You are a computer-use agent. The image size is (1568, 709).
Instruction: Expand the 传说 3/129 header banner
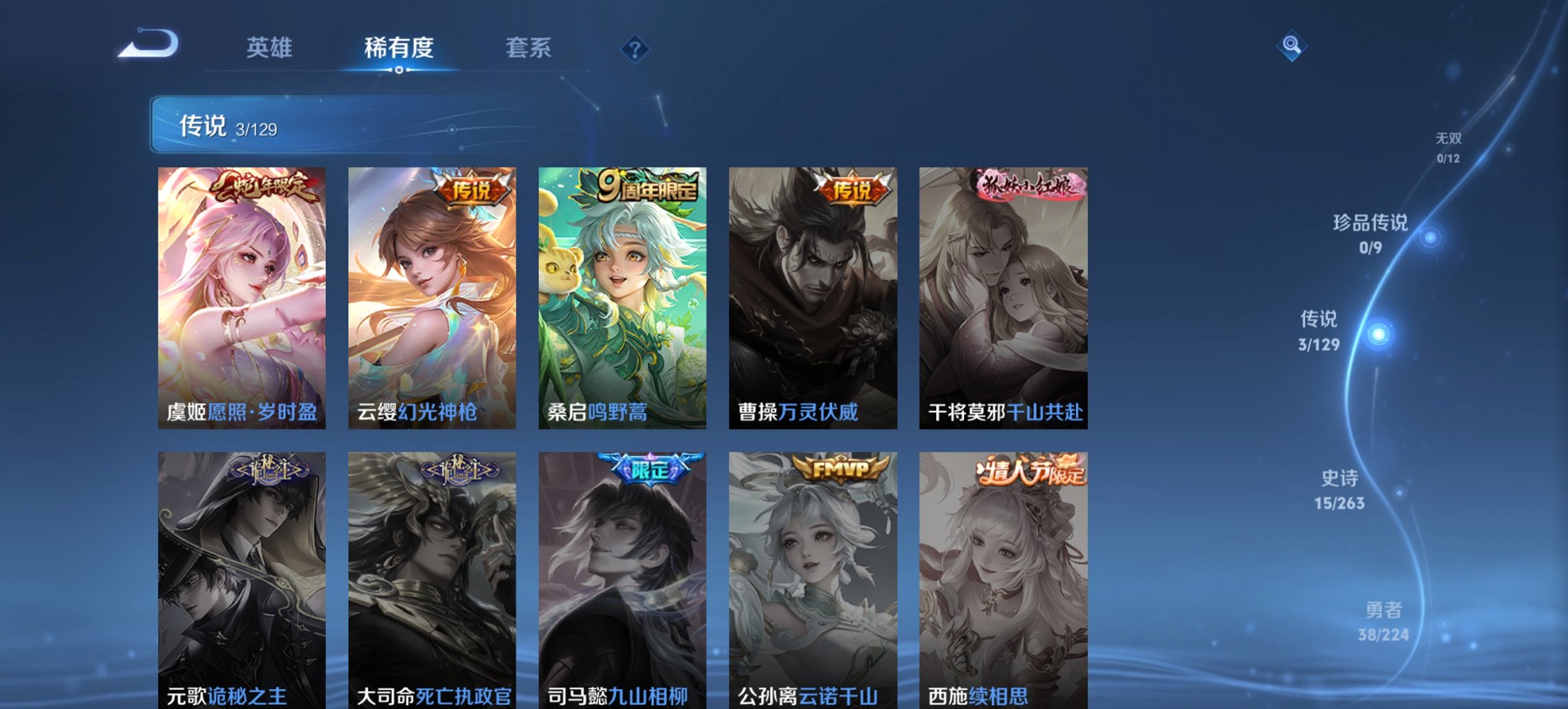point(225,126)
